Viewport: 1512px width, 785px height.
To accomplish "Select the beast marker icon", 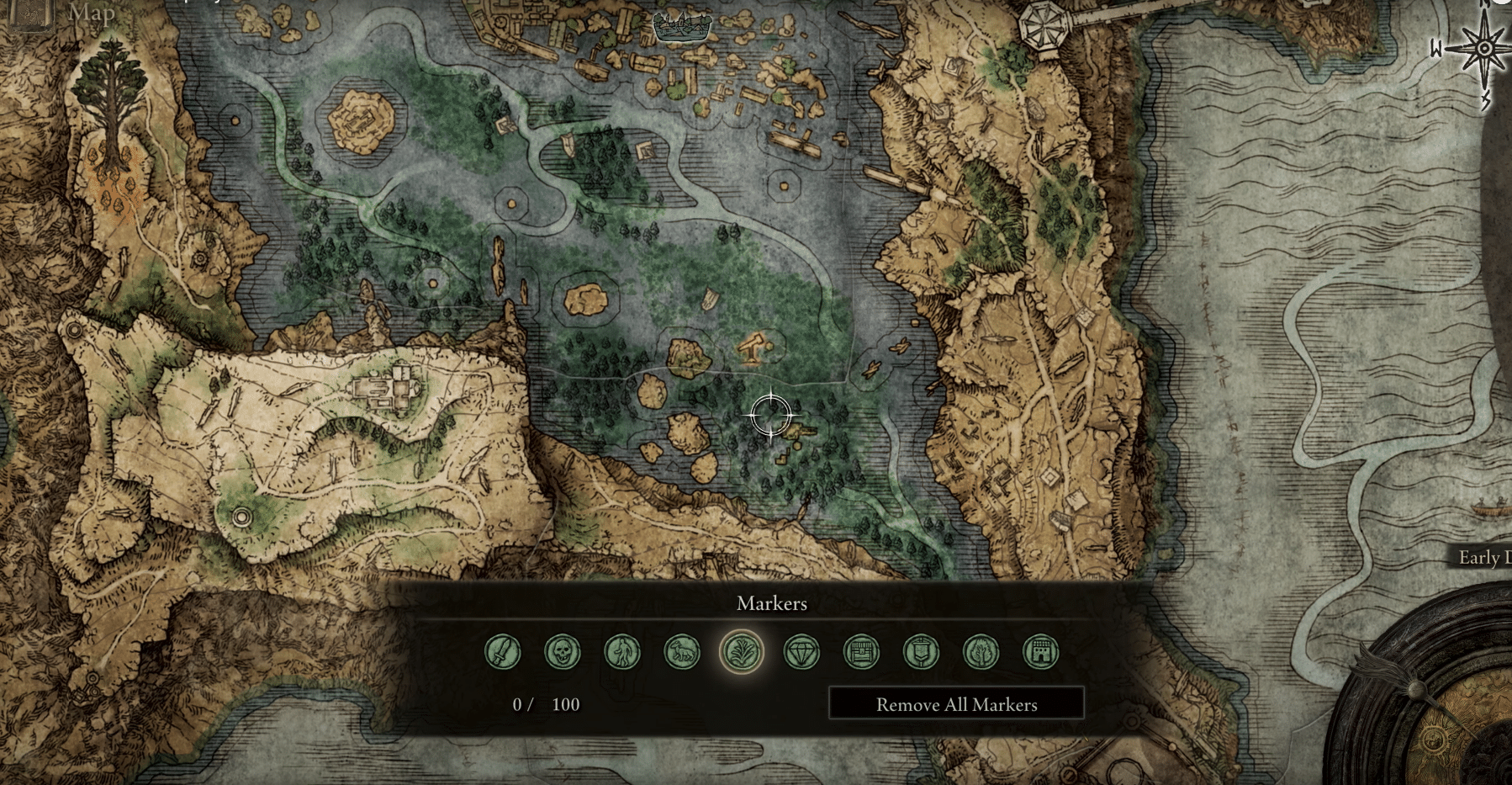I will pyautogui.click(x=682, y=652).
